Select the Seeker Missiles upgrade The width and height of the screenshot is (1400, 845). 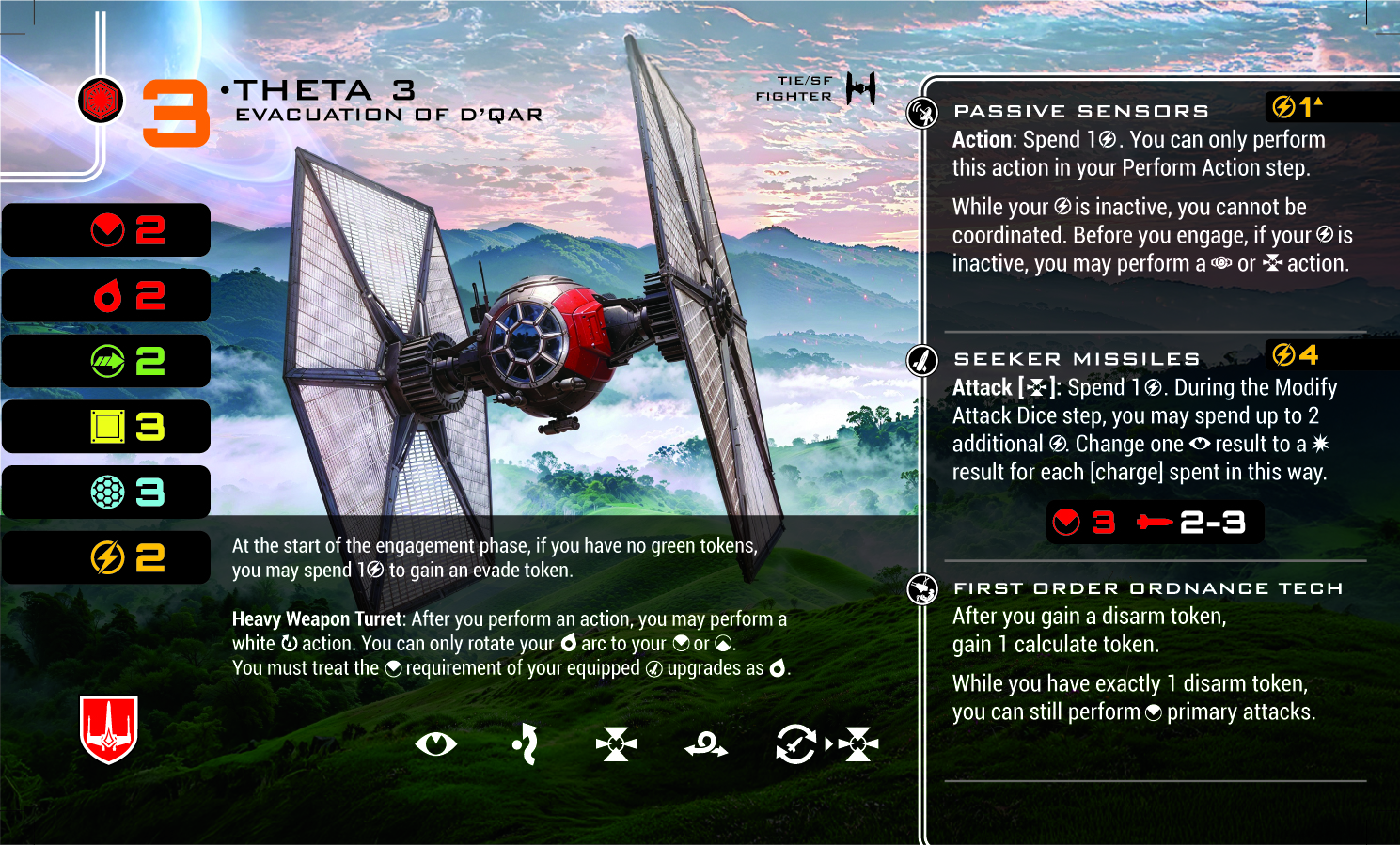1077,359
